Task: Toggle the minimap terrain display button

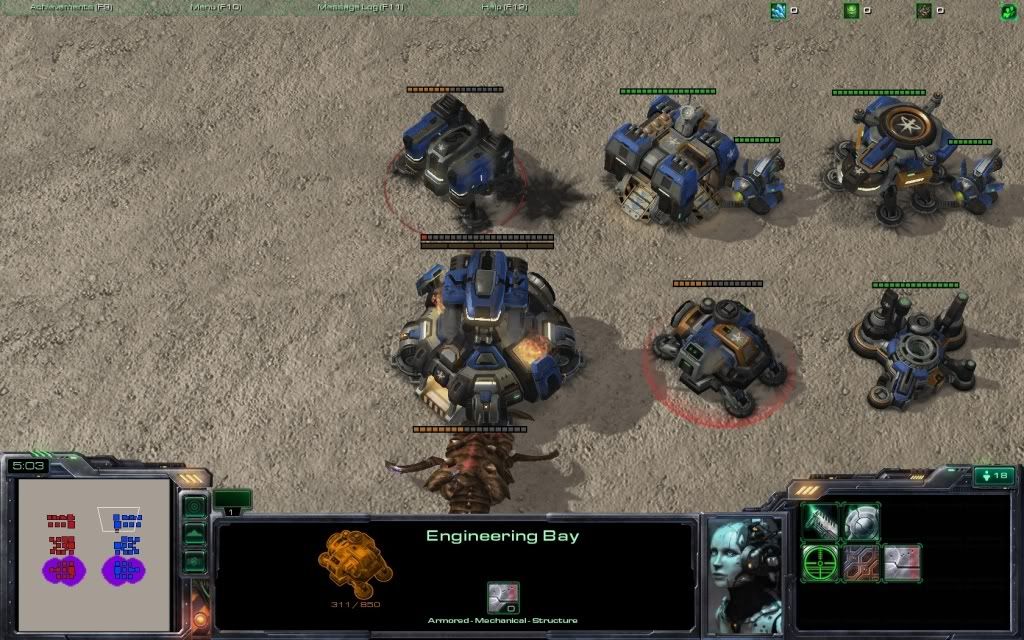Action: 194,534
